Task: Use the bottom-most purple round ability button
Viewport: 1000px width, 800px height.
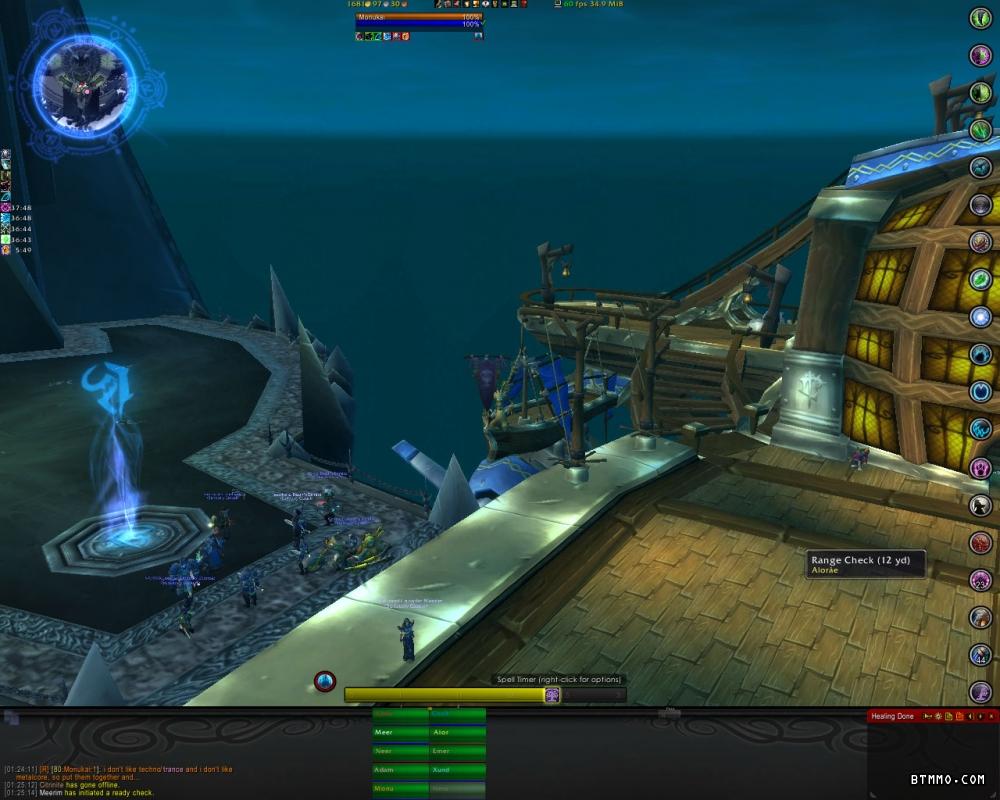Action: tap(981, 691)
